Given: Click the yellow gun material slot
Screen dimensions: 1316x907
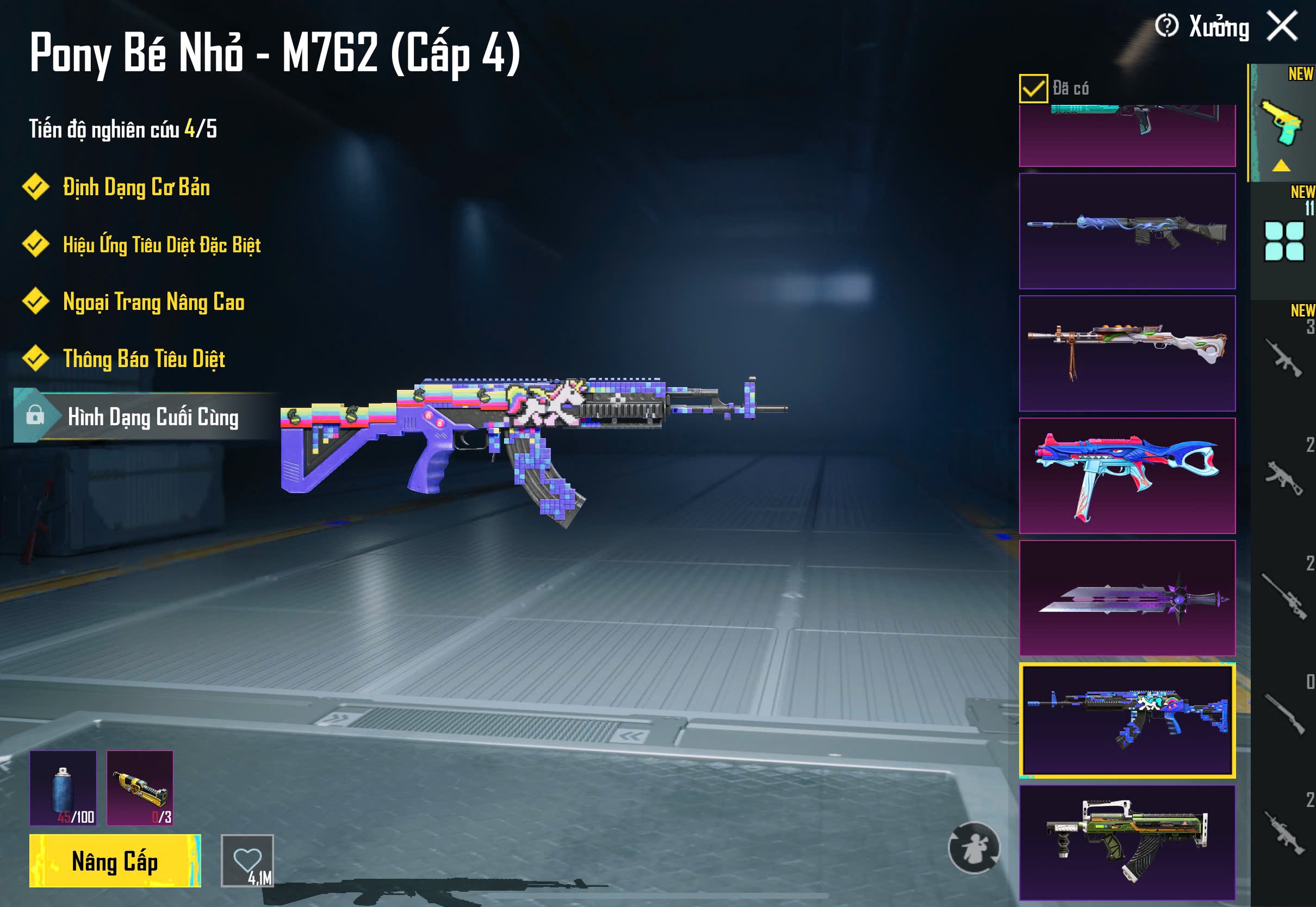Looking at the screenshot, I should [x=140, y=788].
